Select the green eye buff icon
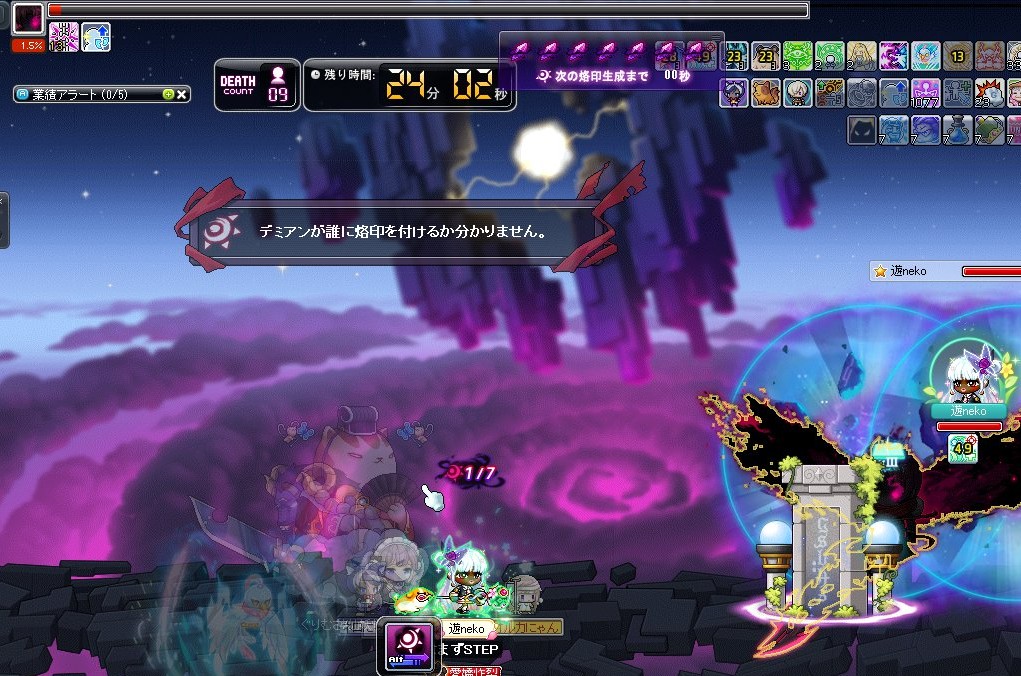This screenshot has height=676, width=1021. [x=798, y=54]
